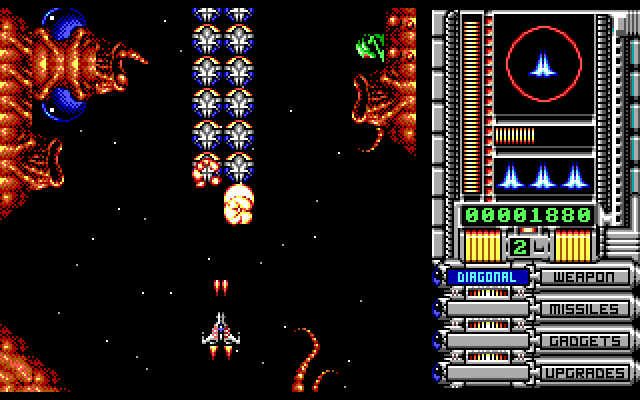640x400 pixels.
Task: Click the WEAPON label plate
Action: (x=585, y=277)
